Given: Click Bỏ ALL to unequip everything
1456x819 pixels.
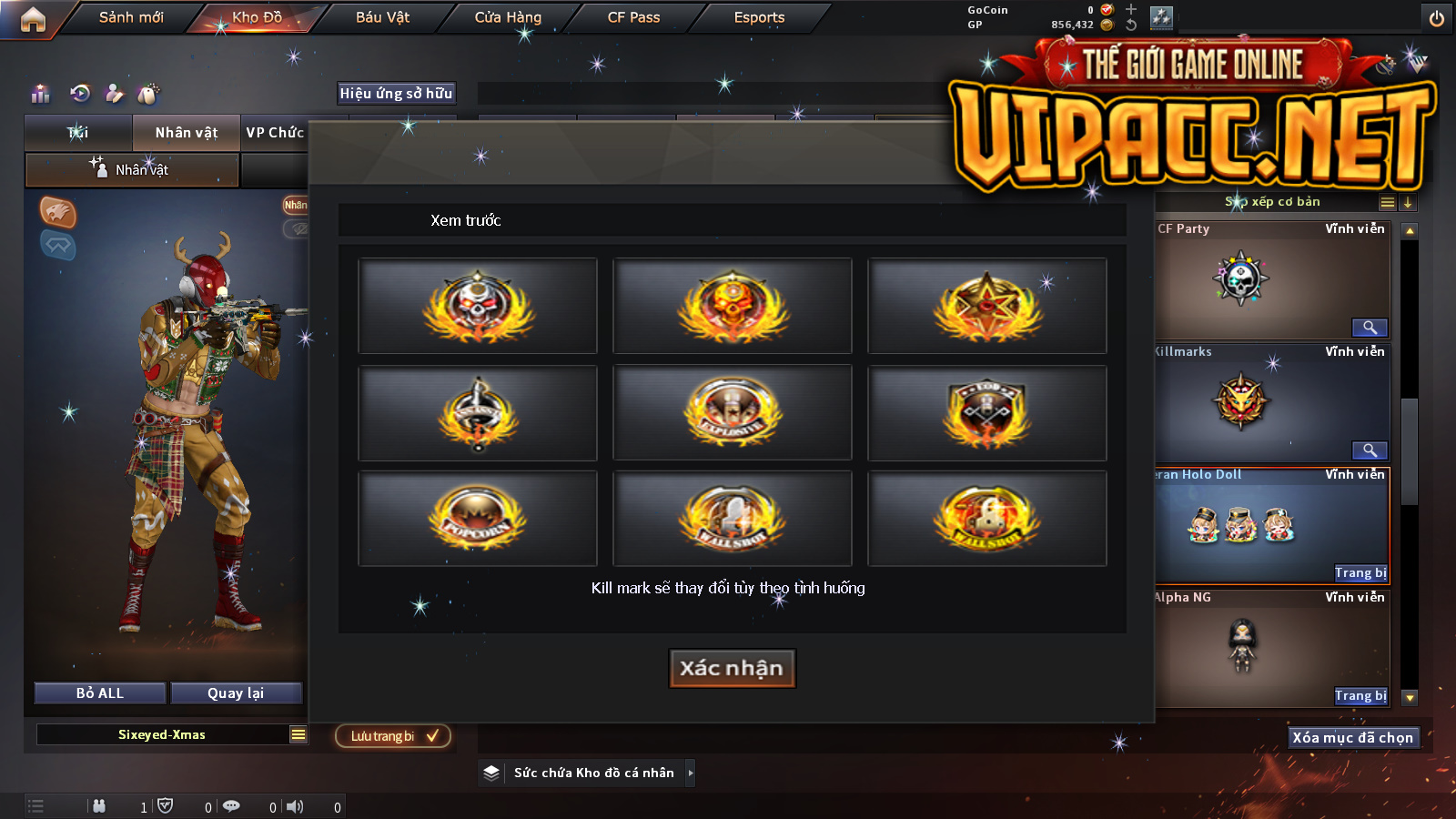Looking at the screenshot, I should pos(100,693).
